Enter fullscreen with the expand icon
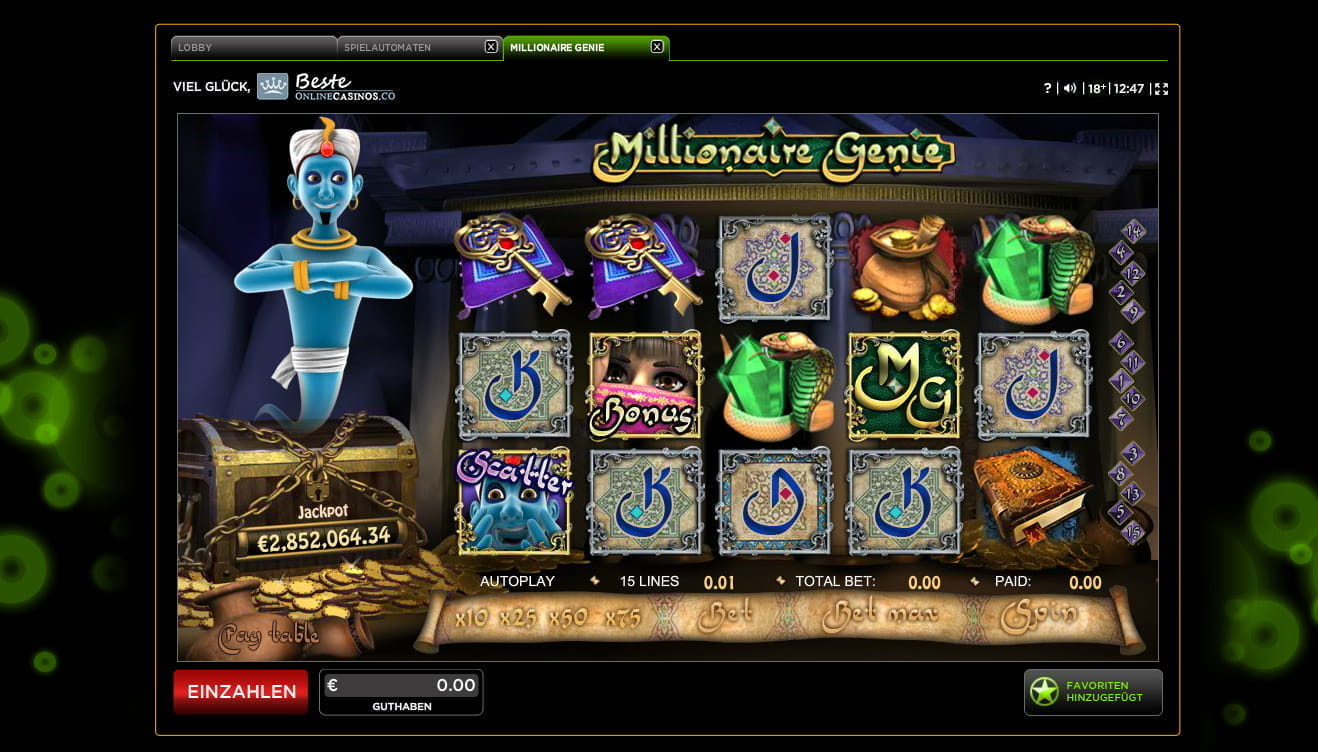The height and width of the screenshot is (752, 1318). click(x=1161, y=88)
